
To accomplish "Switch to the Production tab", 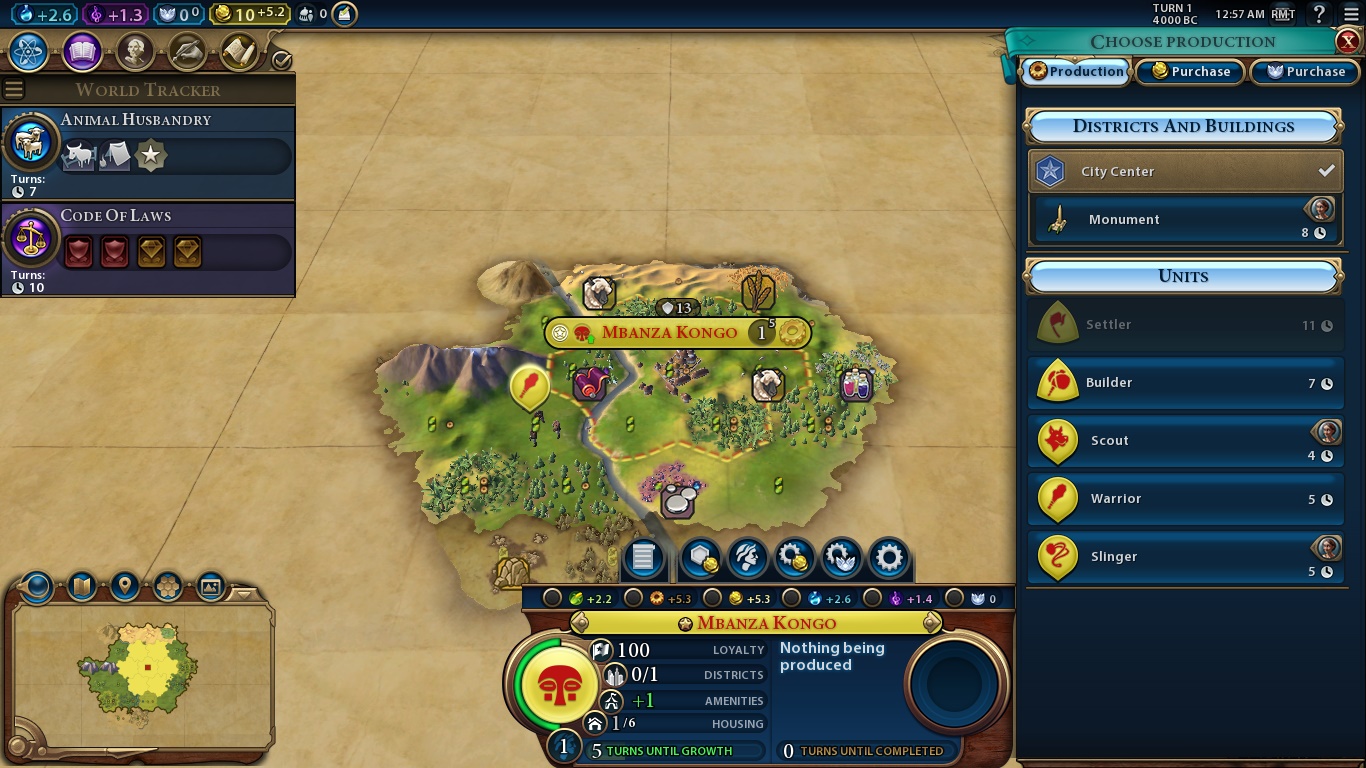I will coord(1076,72).
